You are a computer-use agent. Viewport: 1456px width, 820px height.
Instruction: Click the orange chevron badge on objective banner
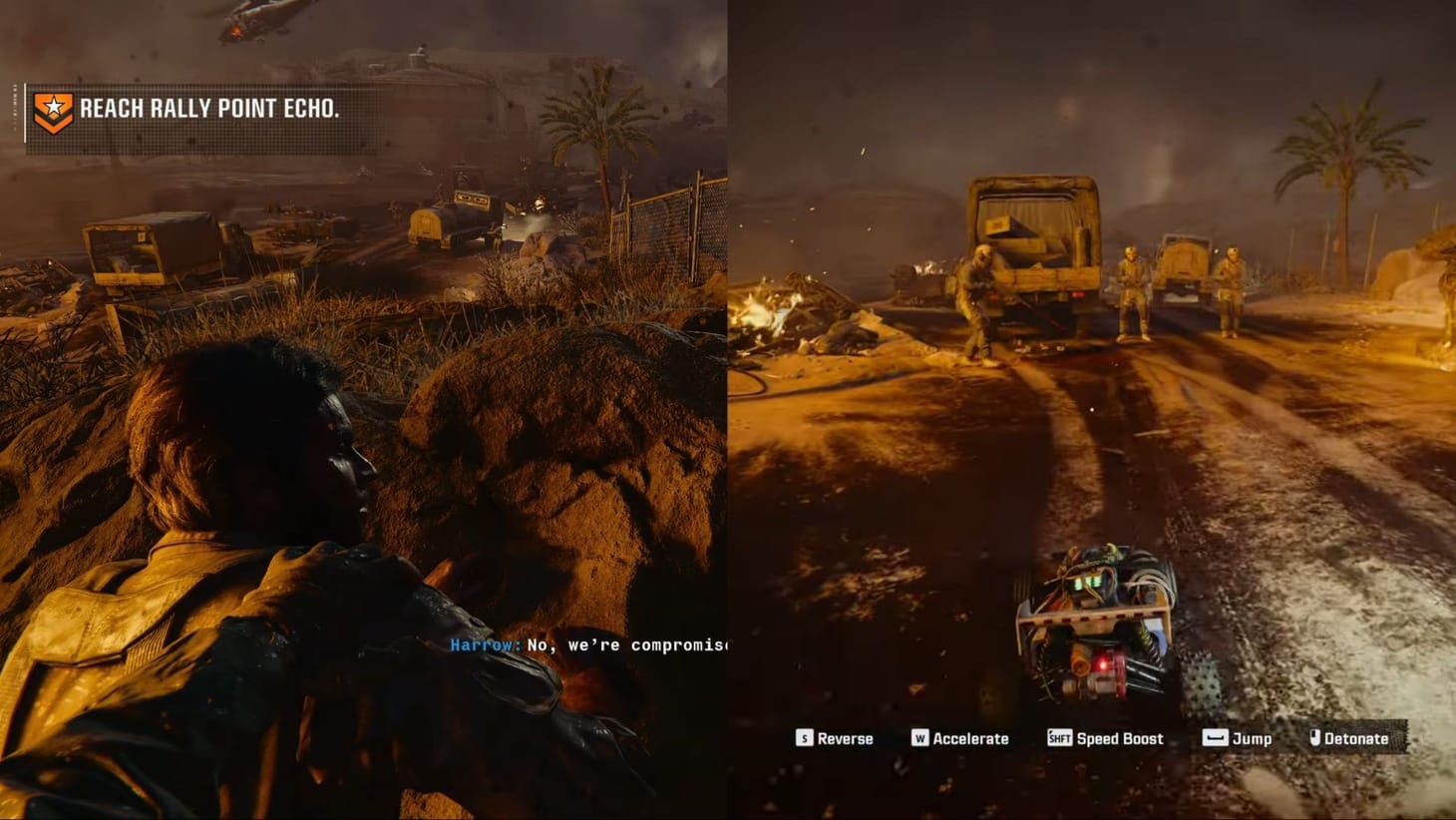pos(54,122)
